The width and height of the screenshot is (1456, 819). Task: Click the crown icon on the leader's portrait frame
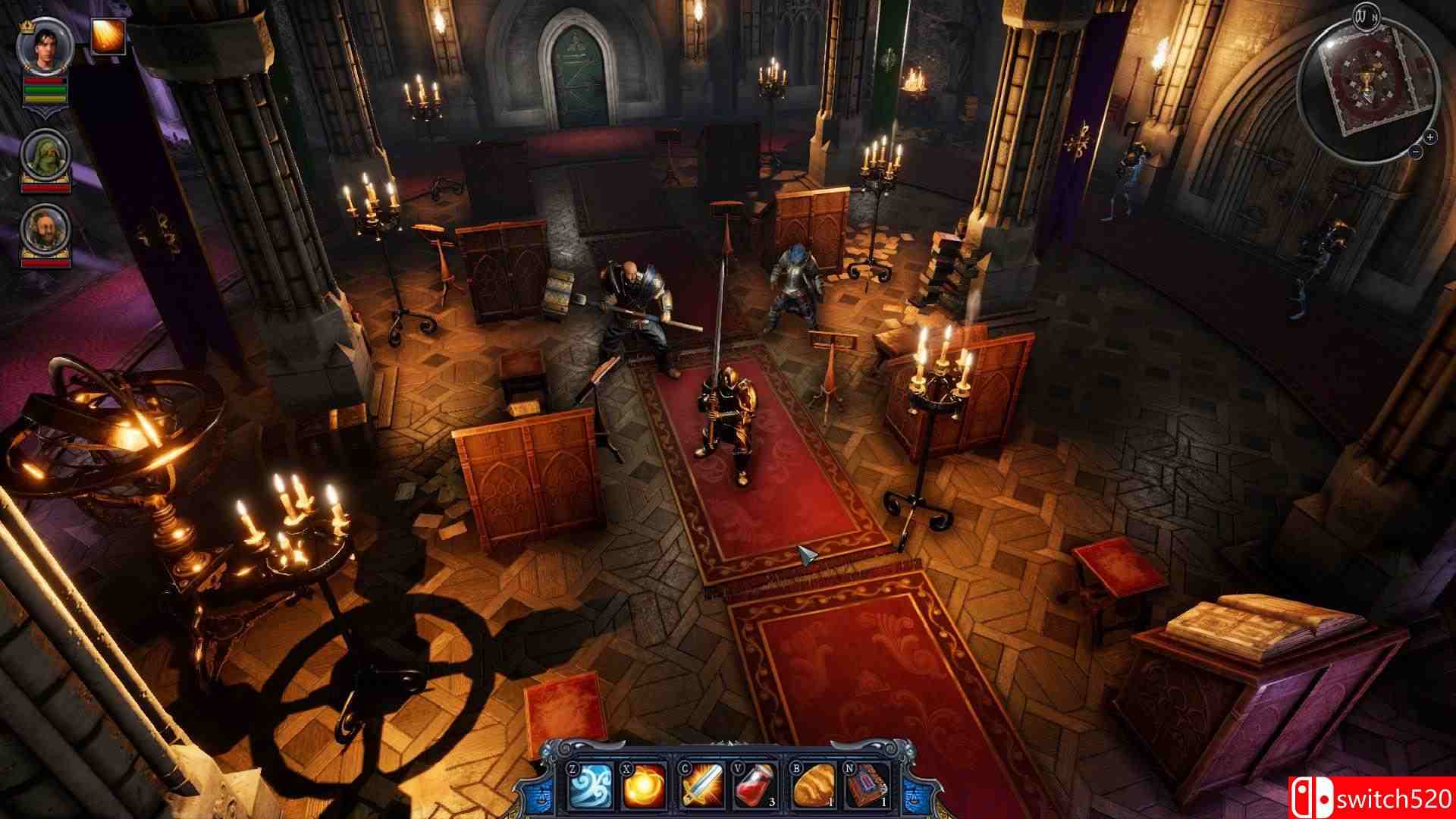click(x=25, y=25)
